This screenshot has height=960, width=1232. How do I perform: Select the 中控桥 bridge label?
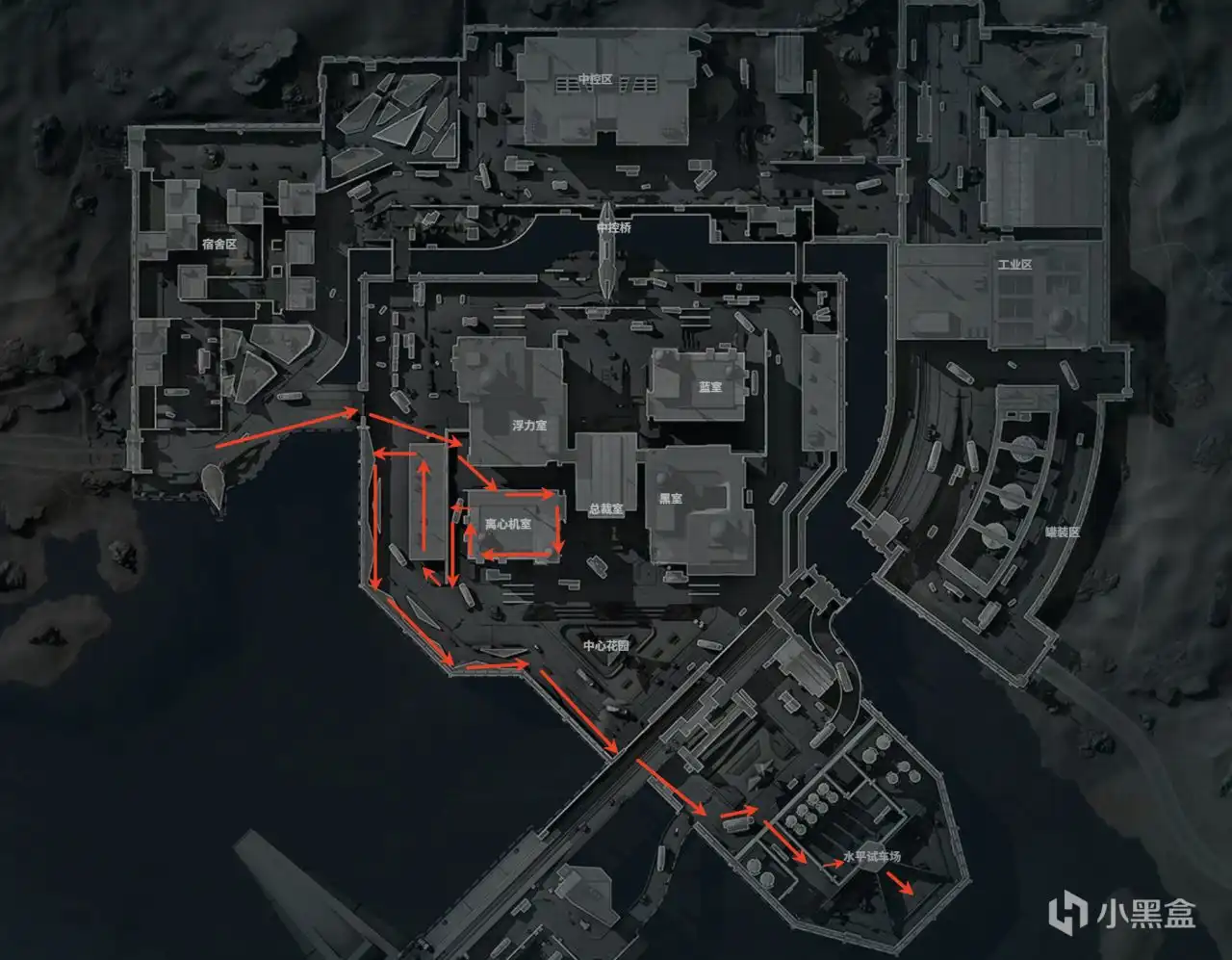tap(614, 228)
